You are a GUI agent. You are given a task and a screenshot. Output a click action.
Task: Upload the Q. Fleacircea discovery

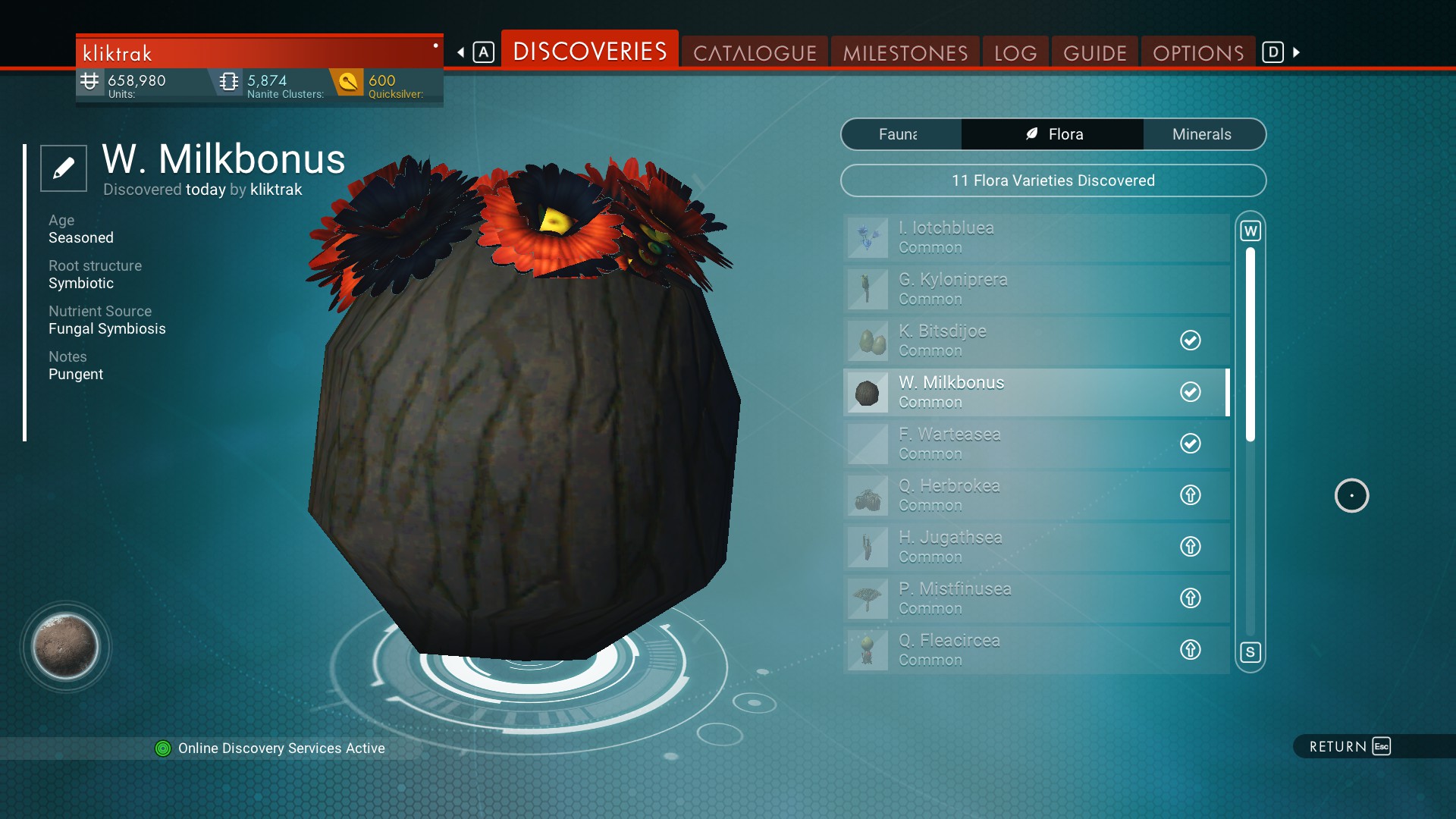pyautogui.click(x=1190, y=650)
